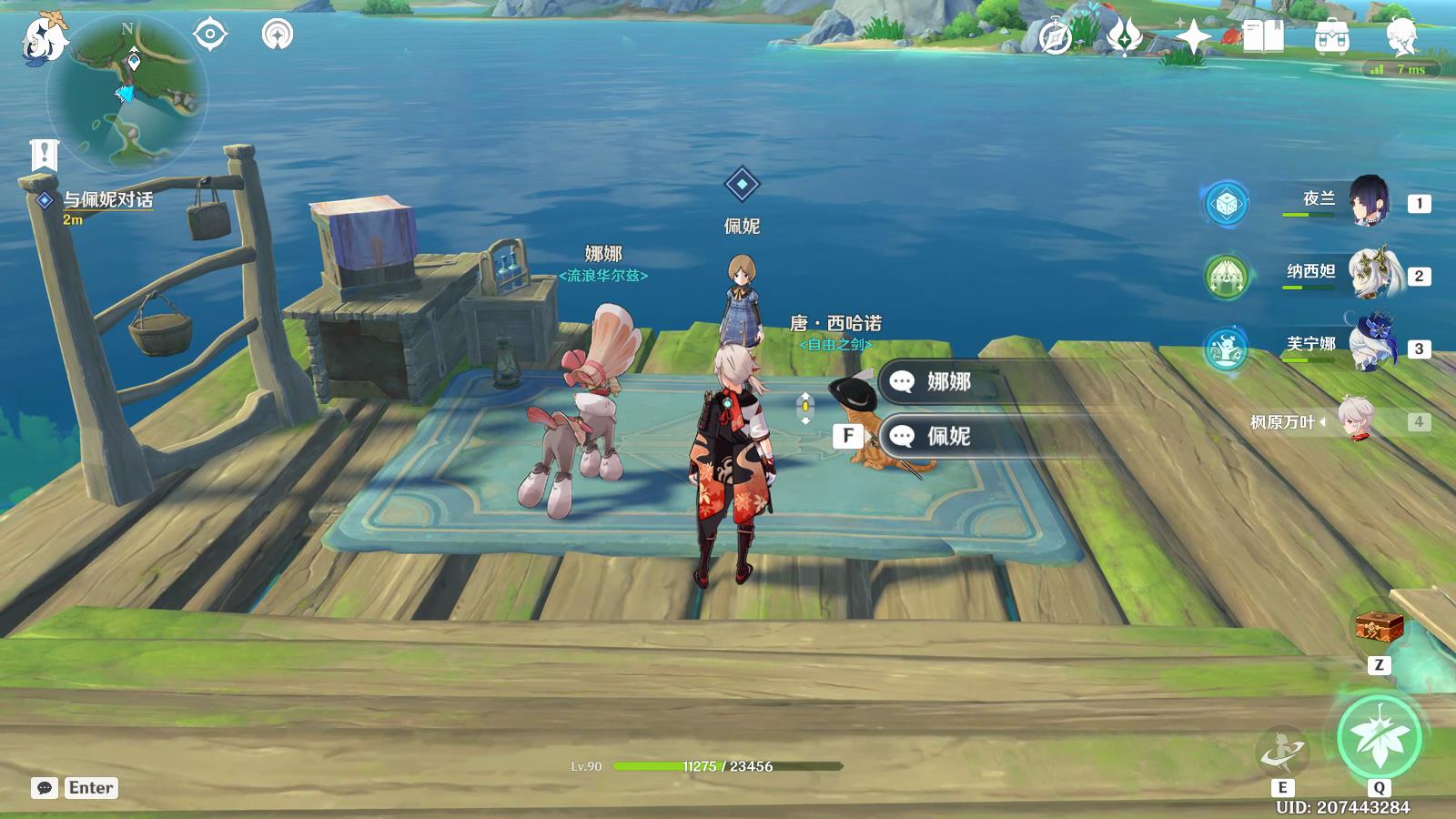The width and height of the screenshot is (1456, 819).
Task: Open the chat speech bubble
Action: [x=45, y=788]
